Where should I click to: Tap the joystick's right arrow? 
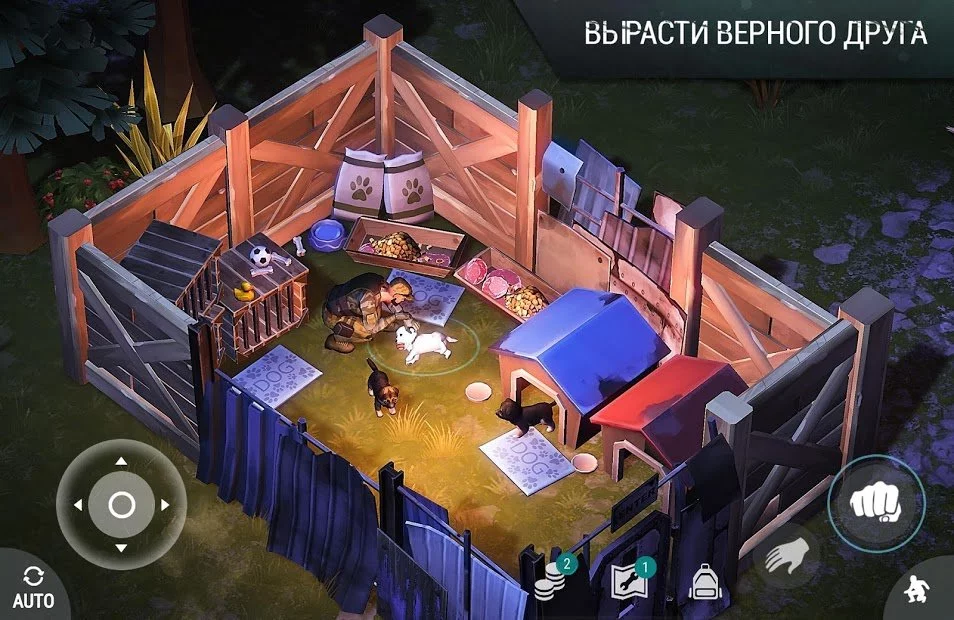point(166,505)
